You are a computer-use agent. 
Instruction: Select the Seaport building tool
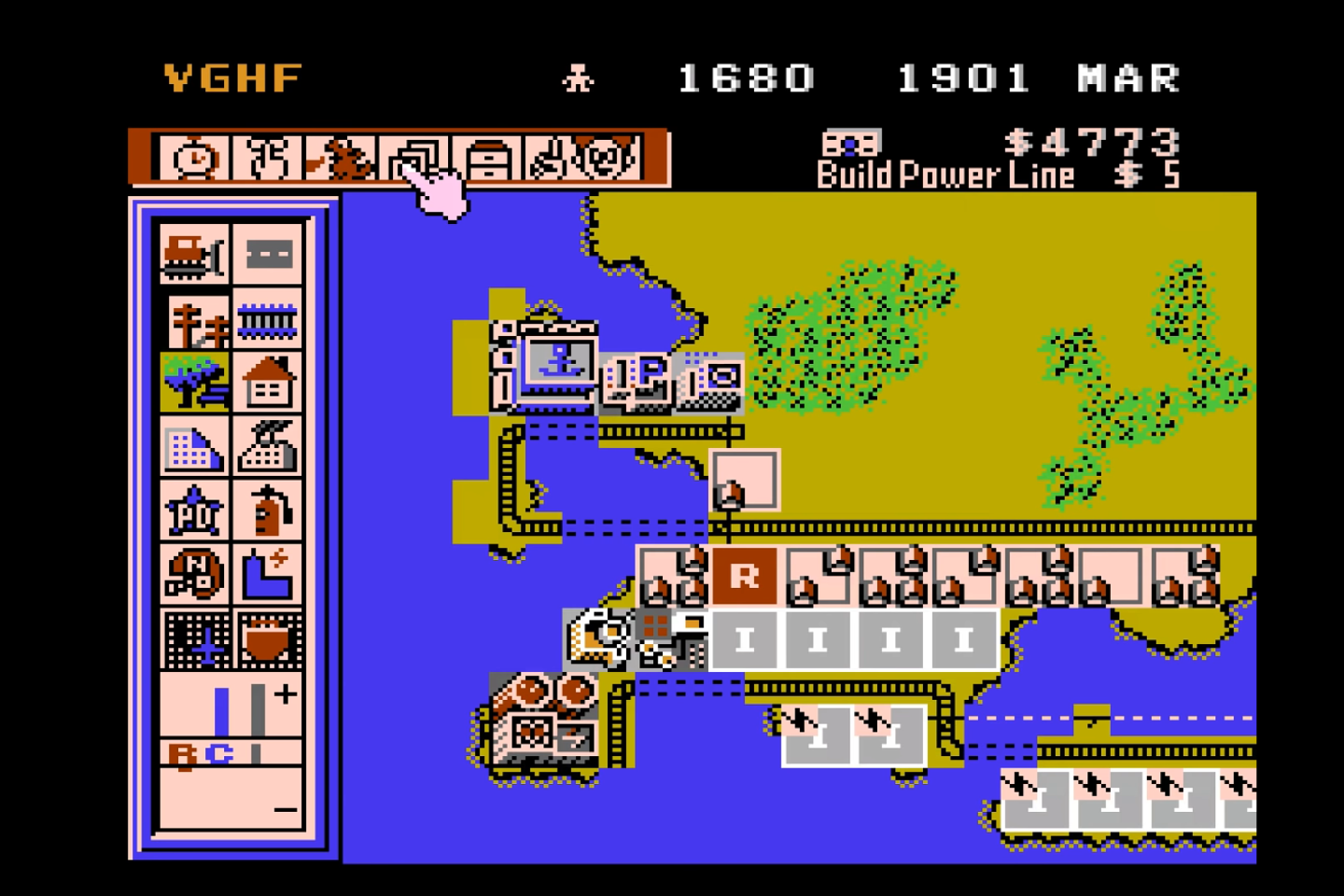[x=269, y=639]
